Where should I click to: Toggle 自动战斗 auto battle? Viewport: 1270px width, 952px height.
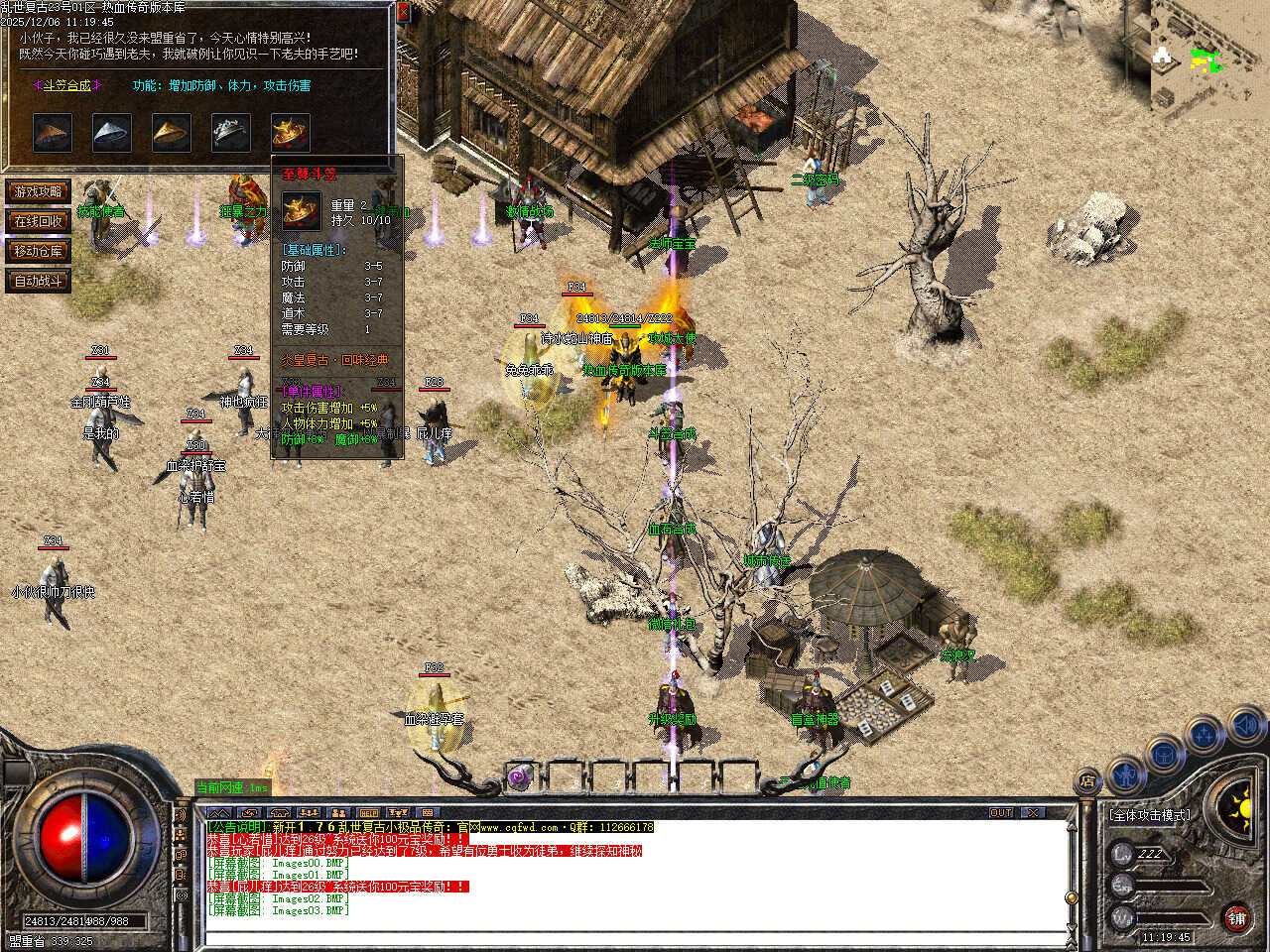pyautogui.click(x=38, y=281)
